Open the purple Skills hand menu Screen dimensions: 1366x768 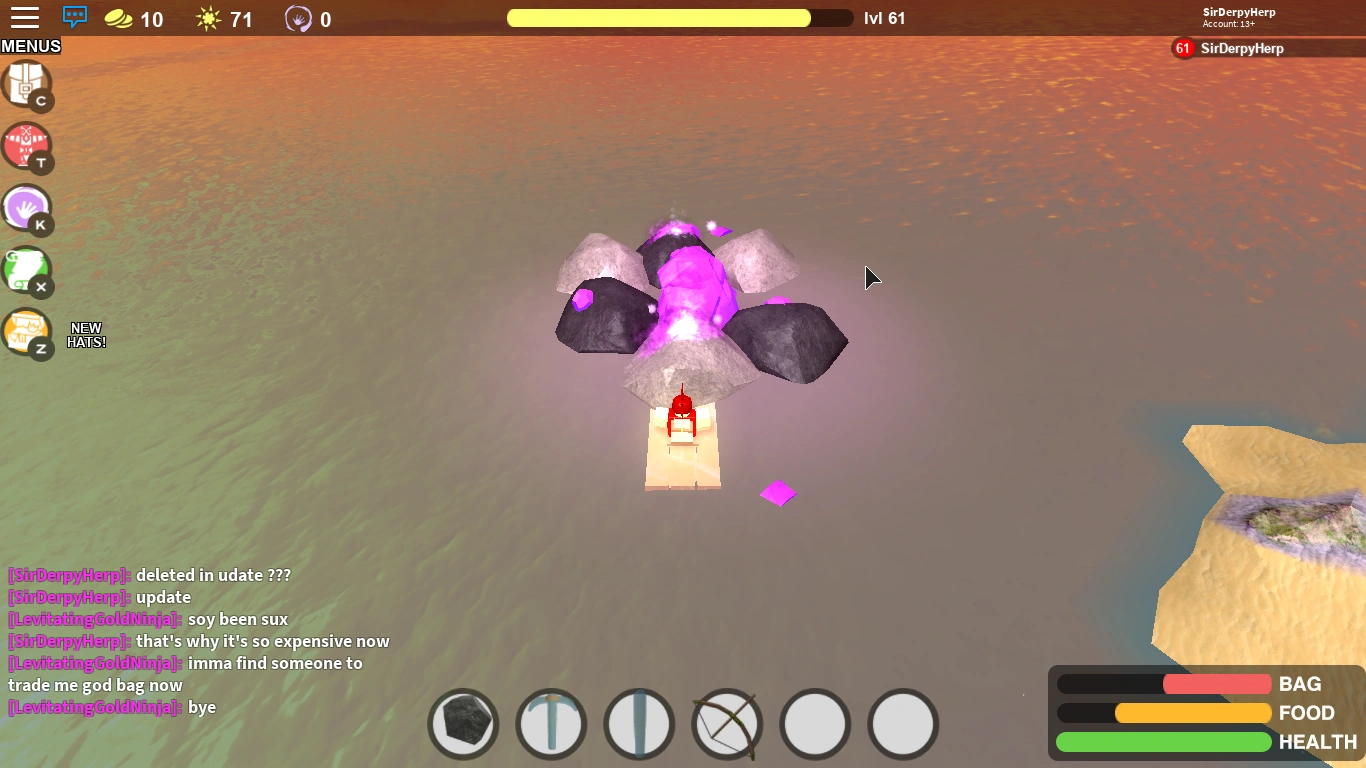(27, 210)
